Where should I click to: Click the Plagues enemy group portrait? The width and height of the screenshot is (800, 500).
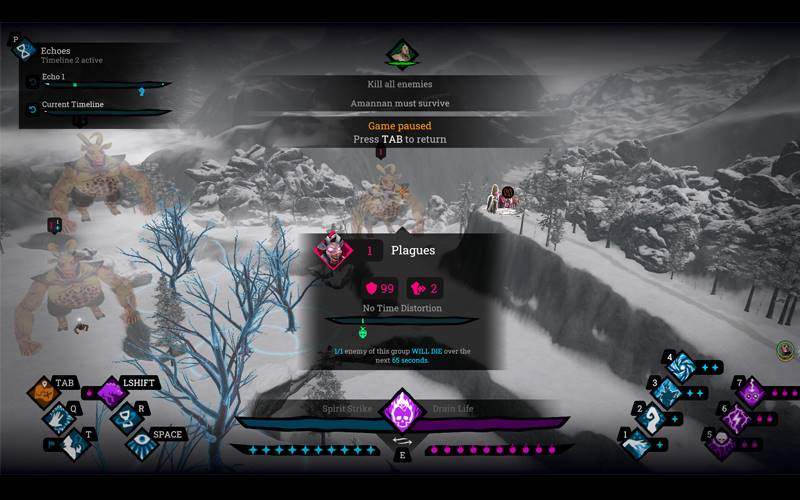[x=335, y=250]
